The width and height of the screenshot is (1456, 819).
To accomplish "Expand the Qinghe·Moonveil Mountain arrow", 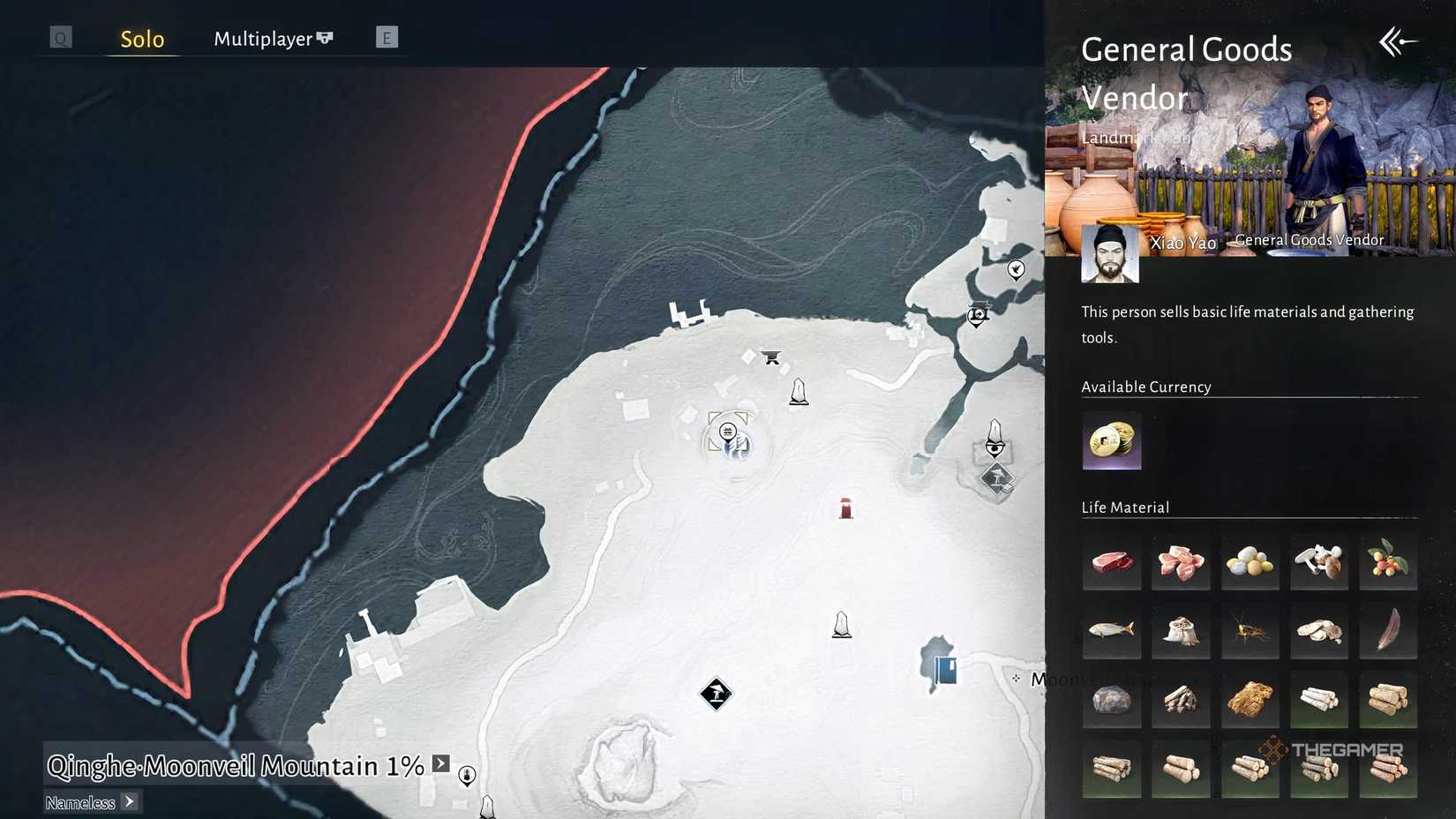I will (439, 764).
